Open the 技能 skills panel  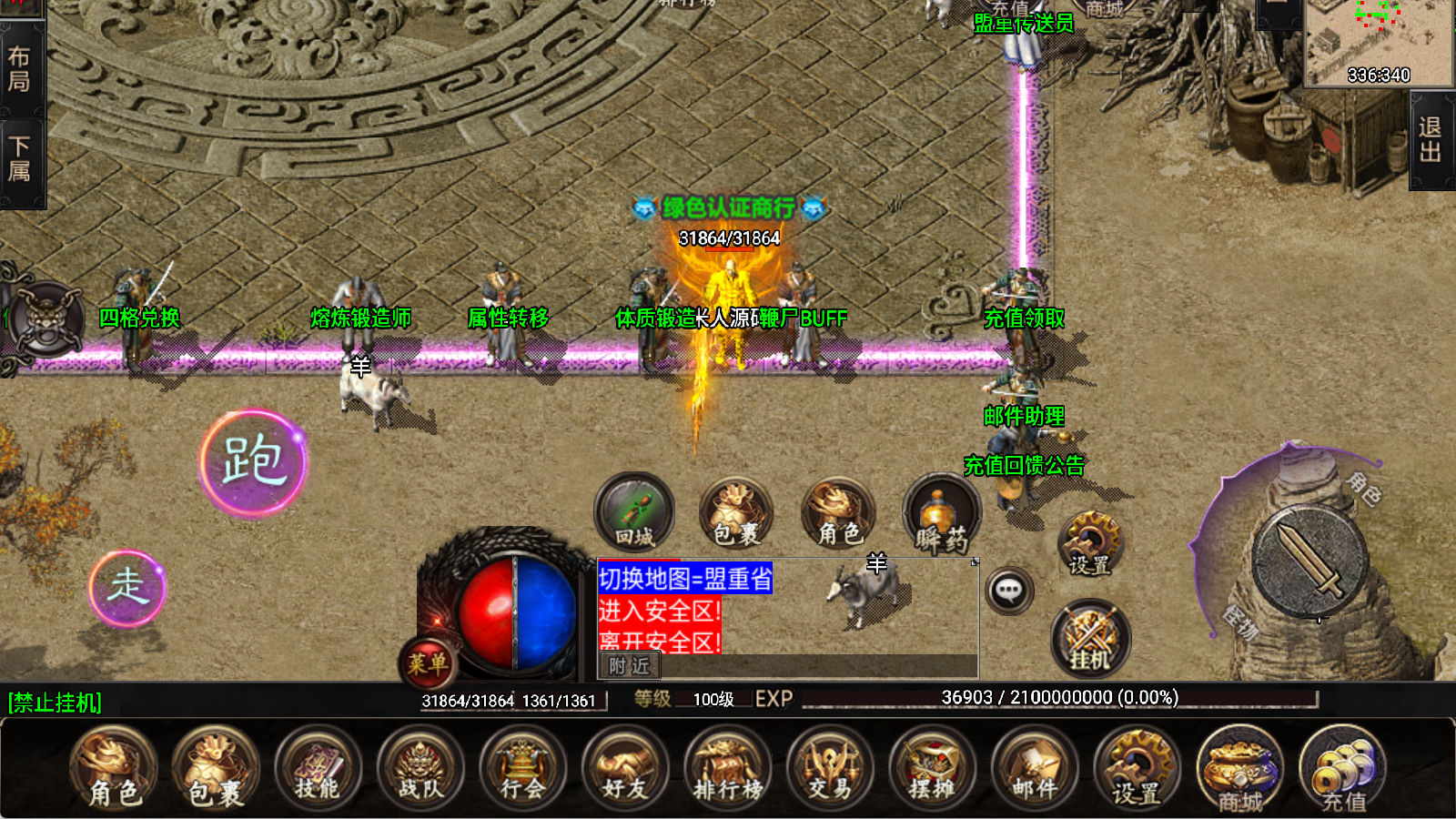pyautogui.click(x=318, y=769)
